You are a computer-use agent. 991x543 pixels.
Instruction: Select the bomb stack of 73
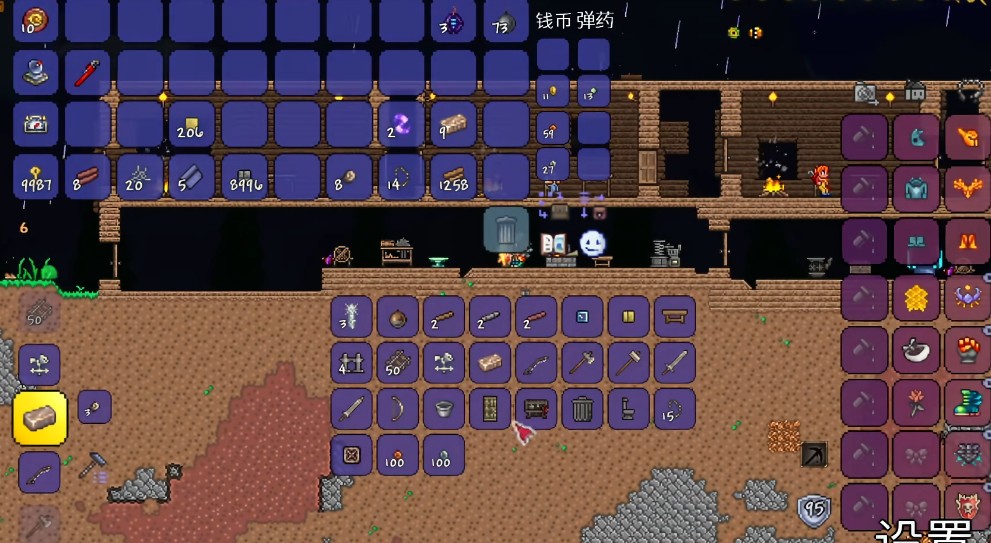coord(506,21)
